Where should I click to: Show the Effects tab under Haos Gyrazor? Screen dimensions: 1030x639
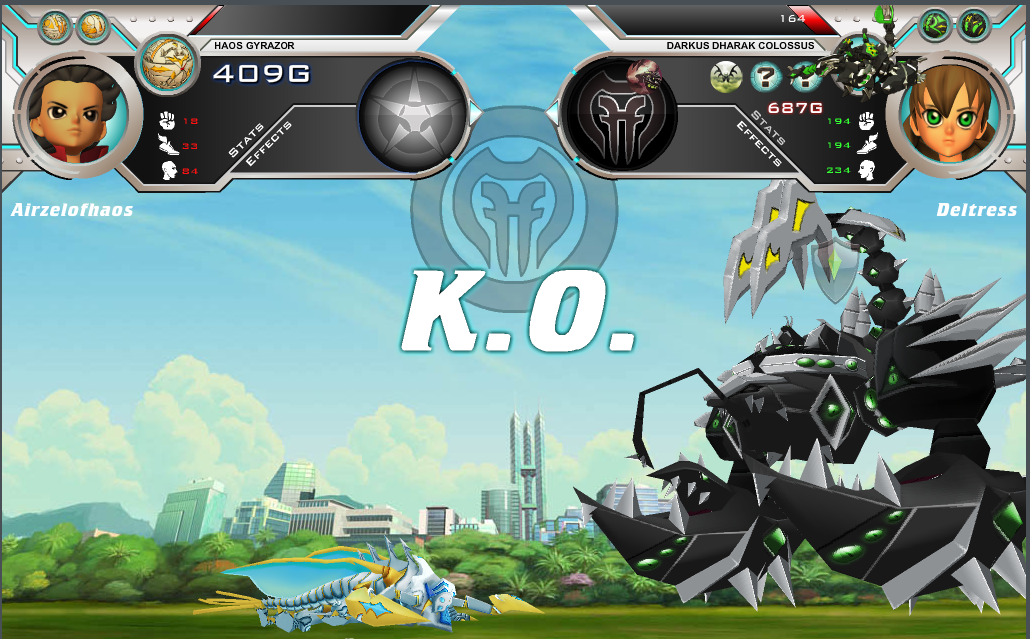tap(267, 144)
